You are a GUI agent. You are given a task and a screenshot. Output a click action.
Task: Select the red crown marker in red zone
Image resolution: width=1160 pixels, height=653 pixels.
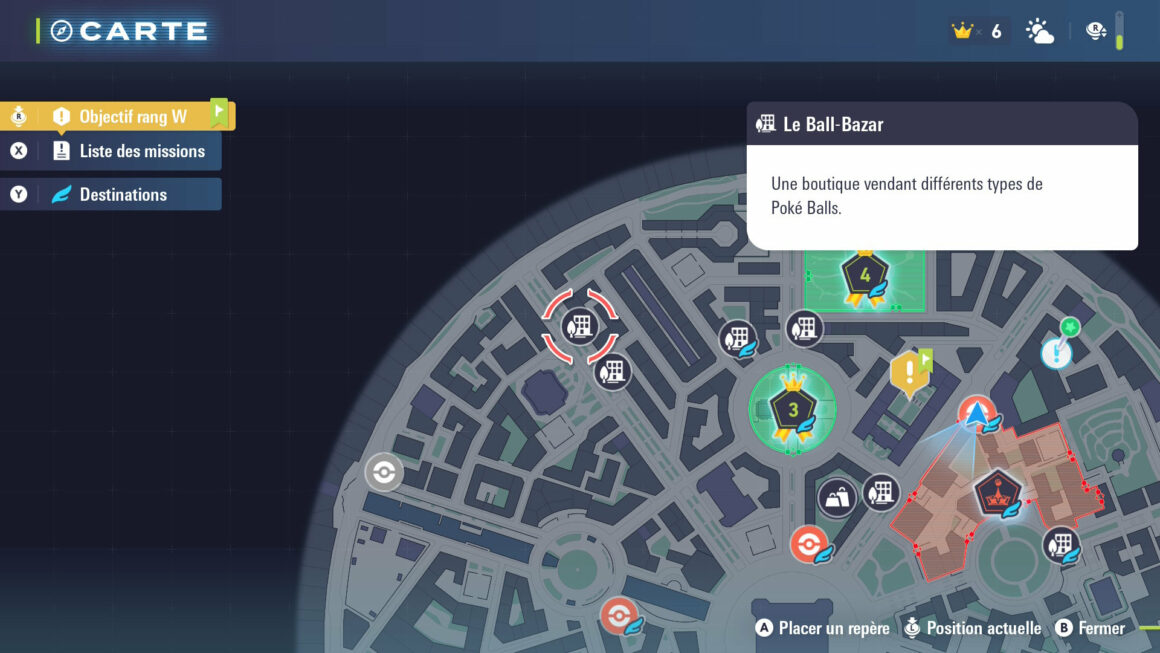[x=998, y=491]
